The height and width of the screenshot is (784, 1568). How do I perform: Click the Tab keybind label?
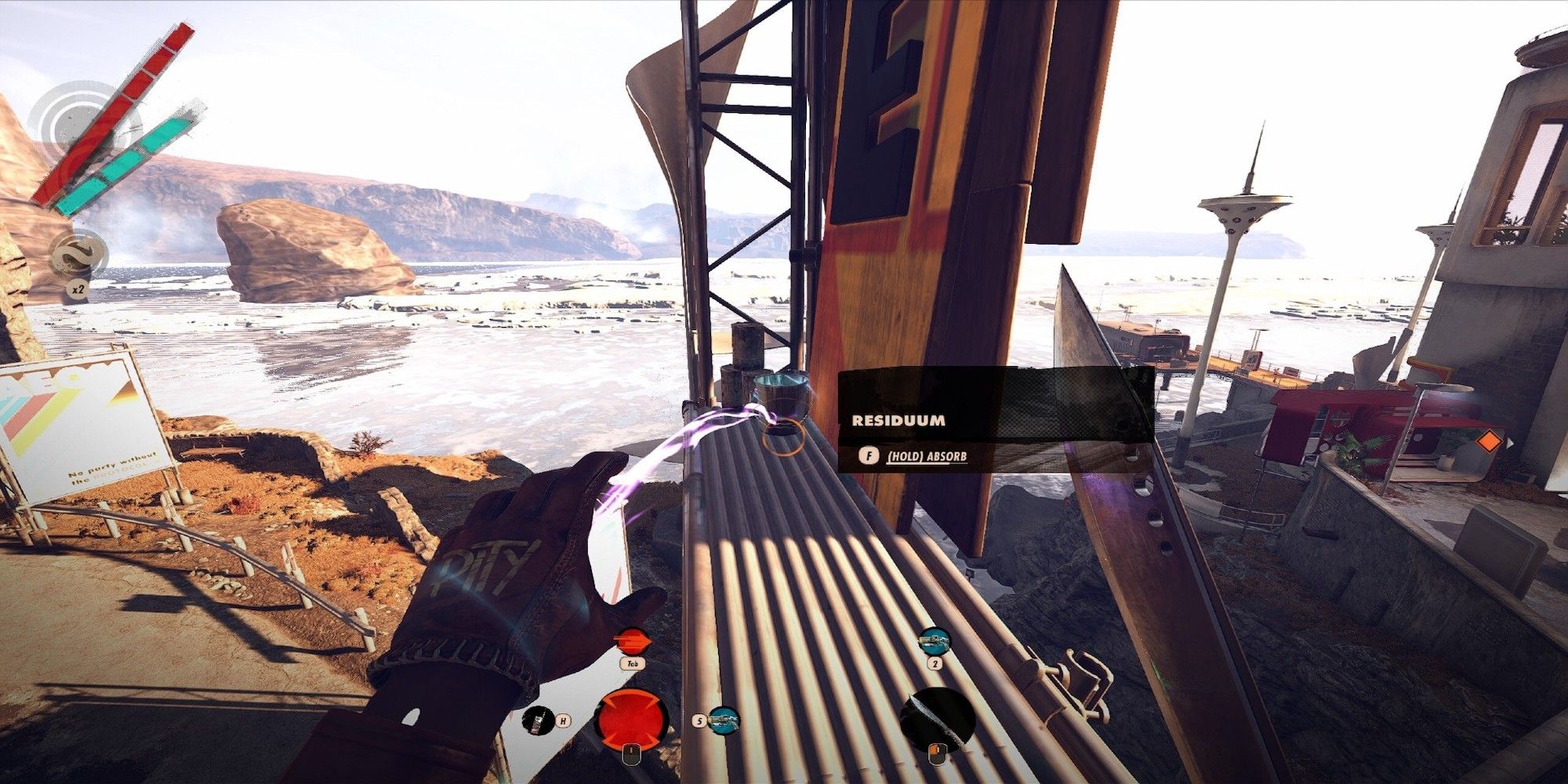pyautogui.click(x=632, y=662)
